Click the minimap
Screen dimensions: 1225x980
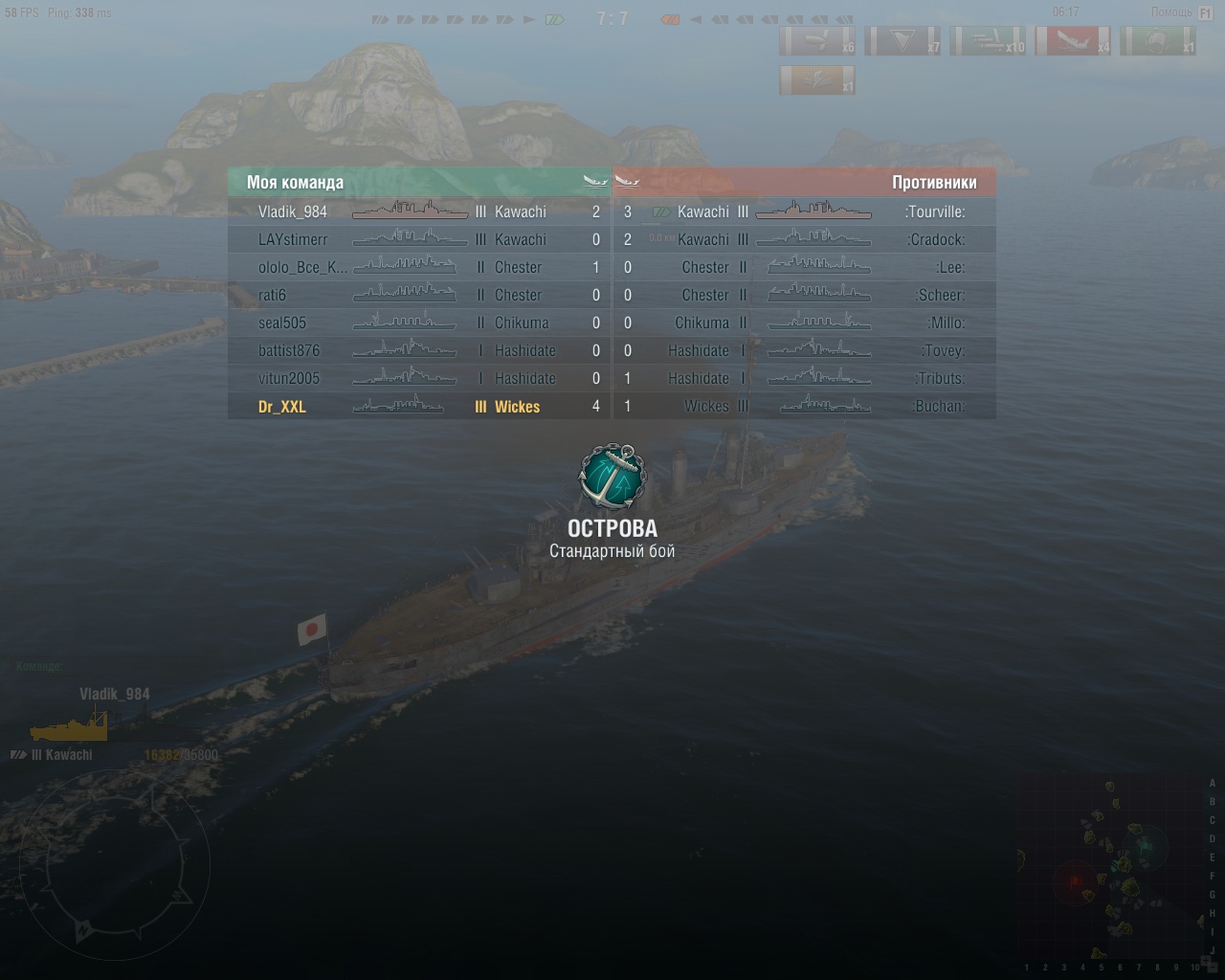[x=1112, y=869]
